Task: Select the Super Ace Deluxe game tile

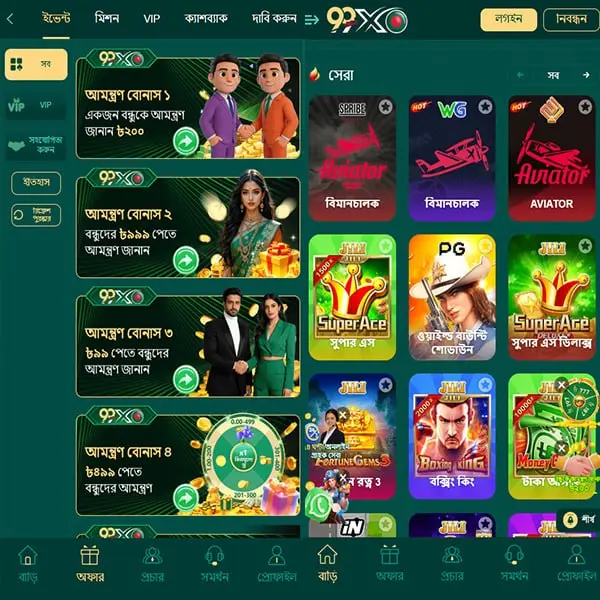Action: tap(550, 296)
